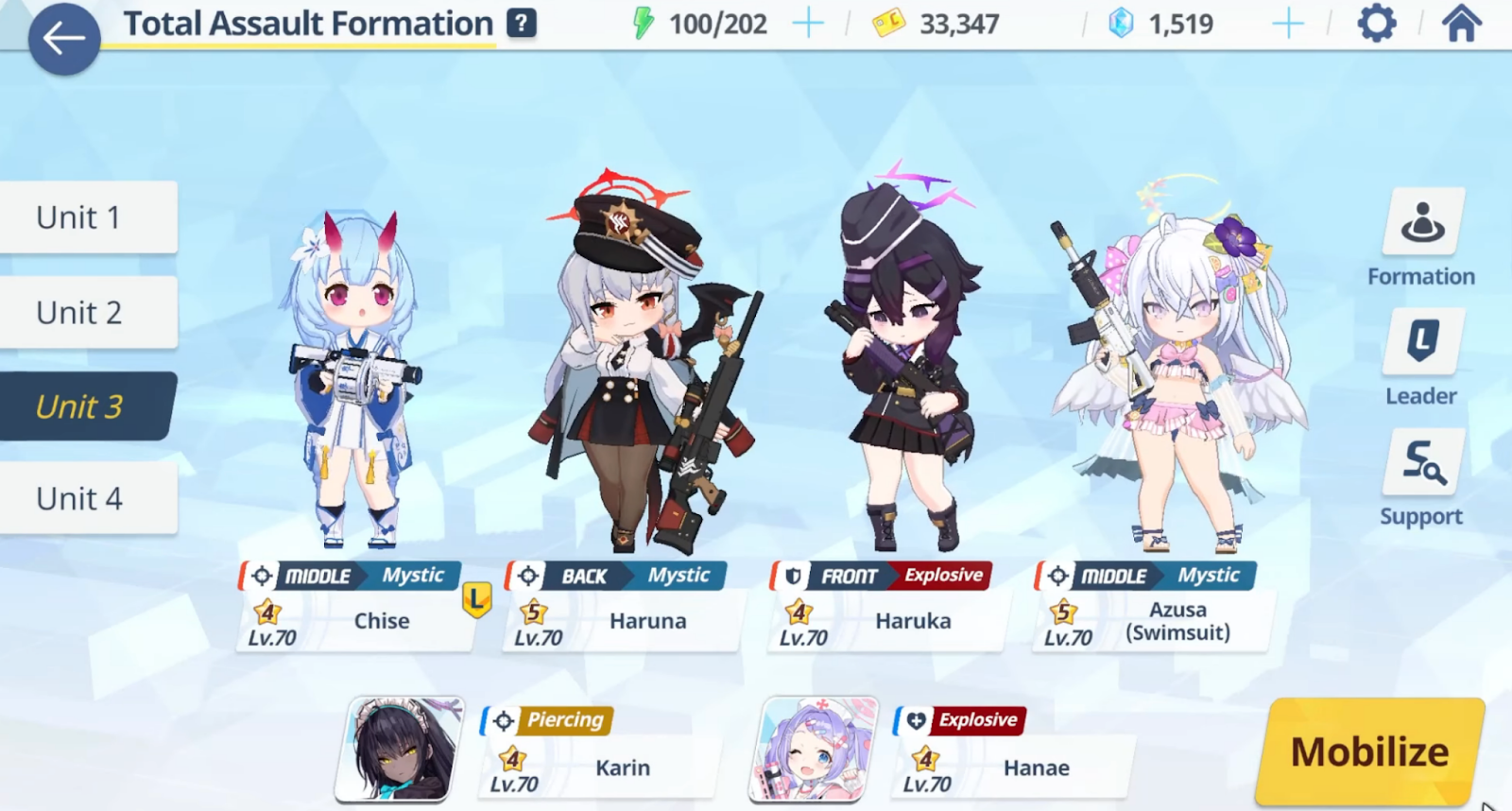Select Haruna's BACK Mystic role banner
Screen dimensions: 1512x811
tap(615, 576)
